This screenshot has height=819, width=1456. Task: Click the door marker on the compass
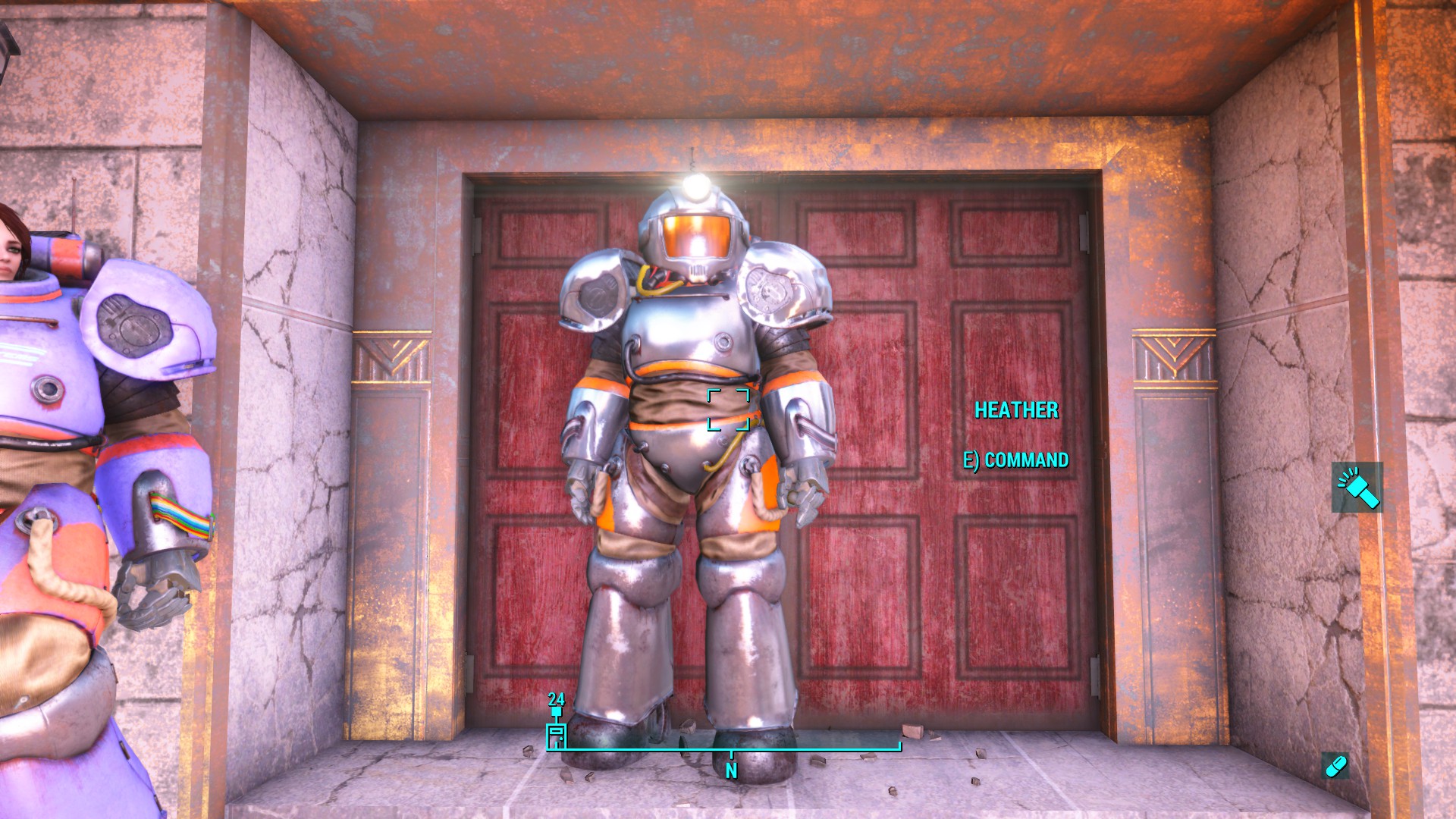point(556,736)
